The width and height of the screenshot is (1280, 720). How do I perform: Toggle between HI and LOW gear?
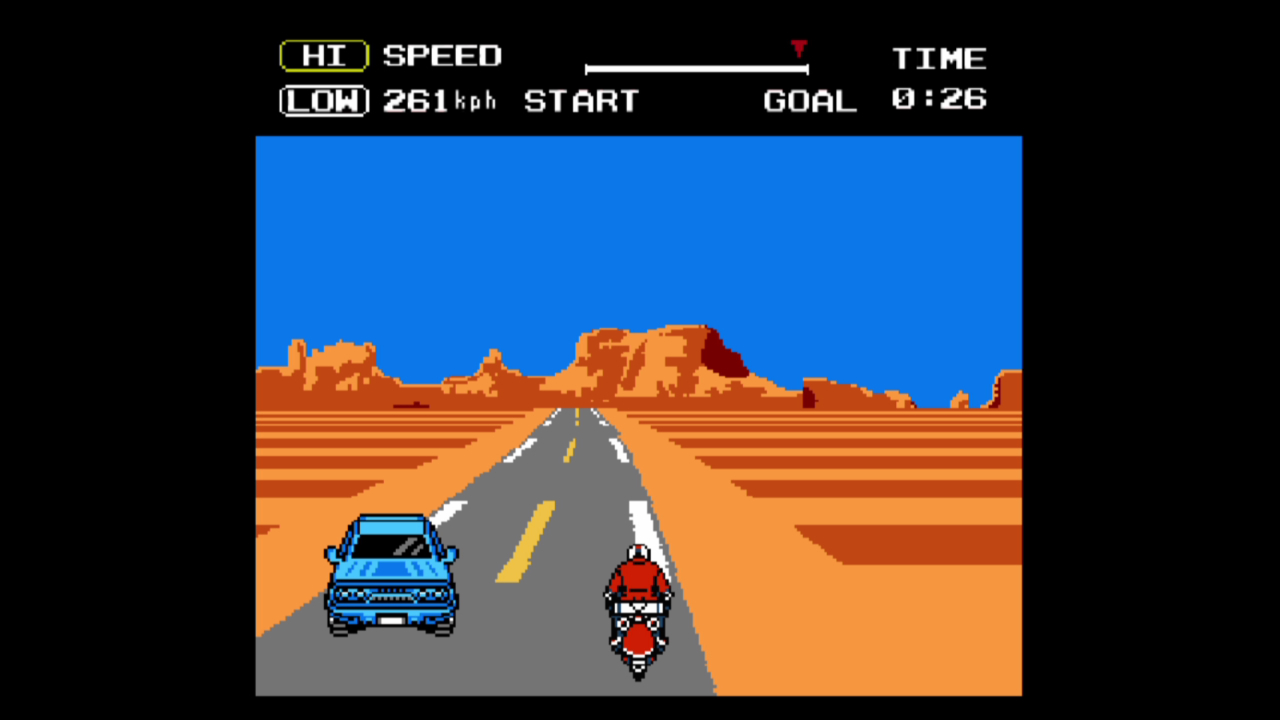[x=323, y=80]
